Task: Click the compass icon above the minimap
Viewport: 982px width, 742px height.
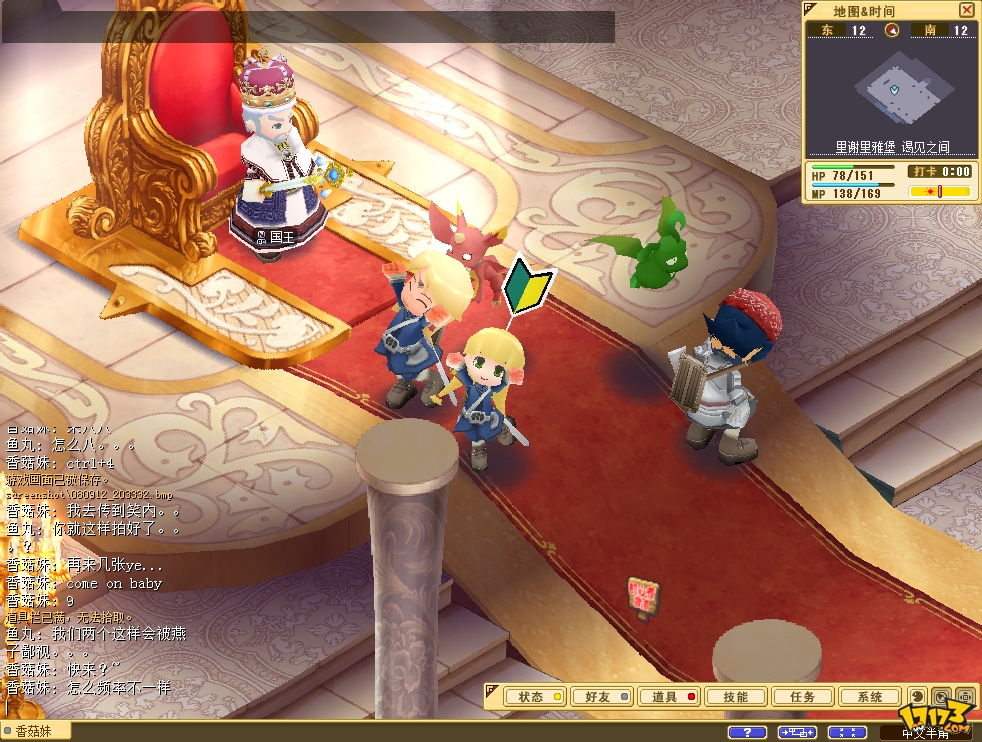Action: (892, 30)
